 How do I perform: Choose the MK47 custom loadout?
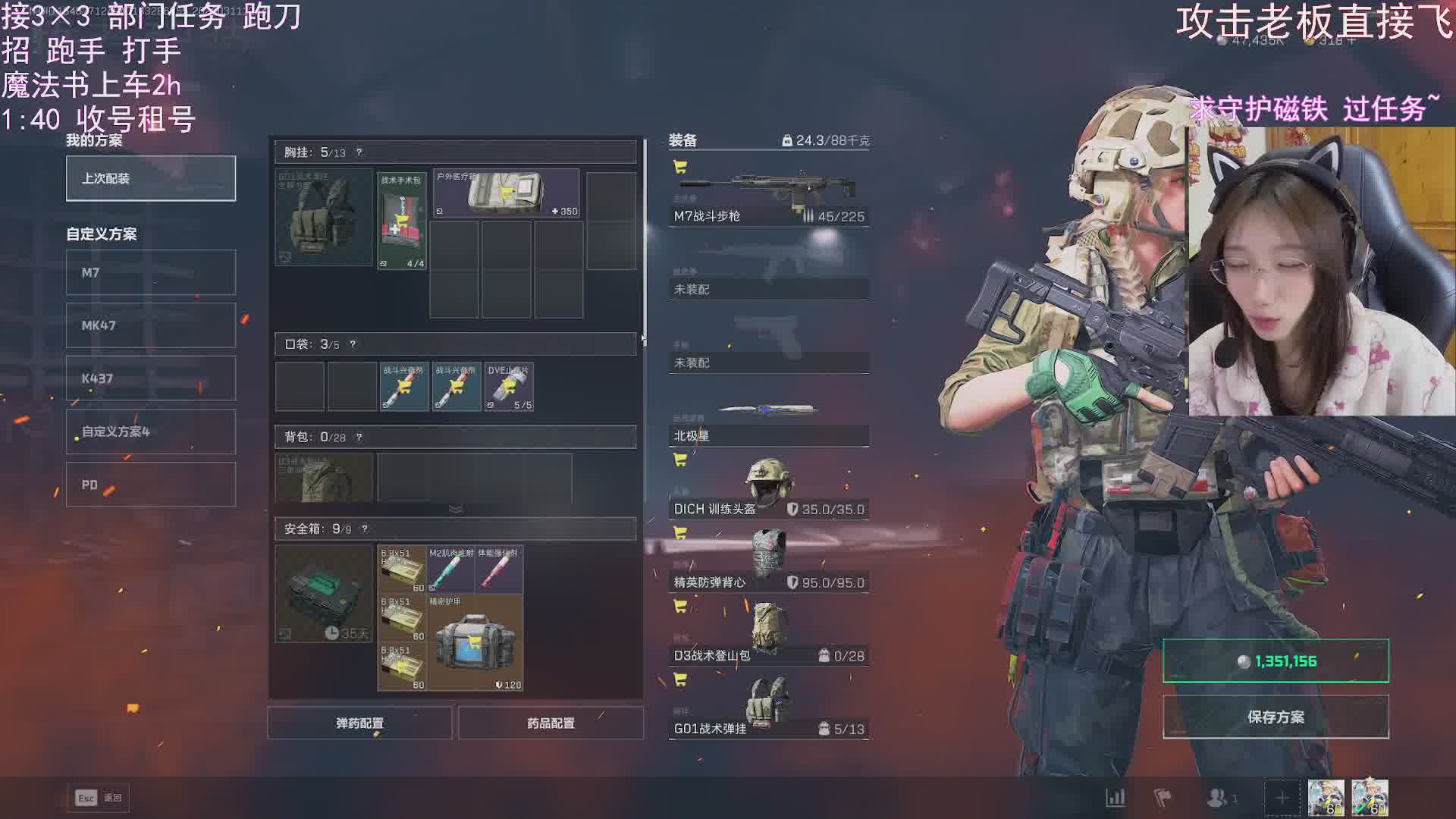(151, 326)
